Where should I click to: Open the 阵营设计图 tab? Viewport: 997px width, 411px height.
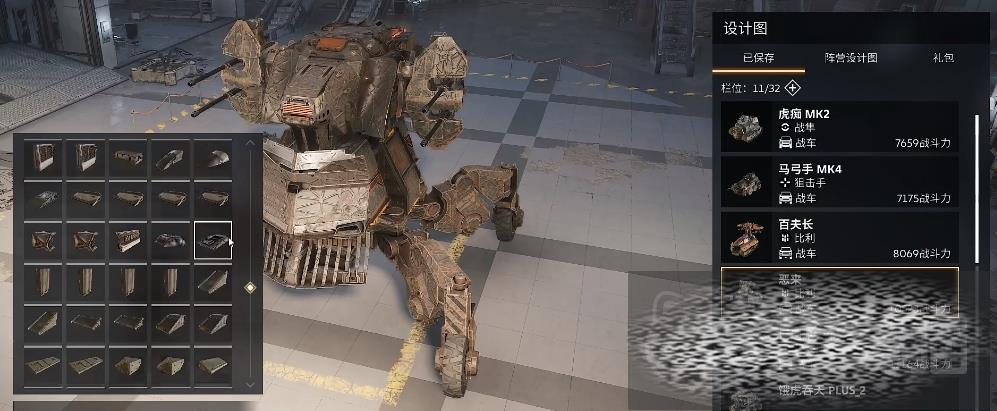pyautogui.click(x=850, y=58)
